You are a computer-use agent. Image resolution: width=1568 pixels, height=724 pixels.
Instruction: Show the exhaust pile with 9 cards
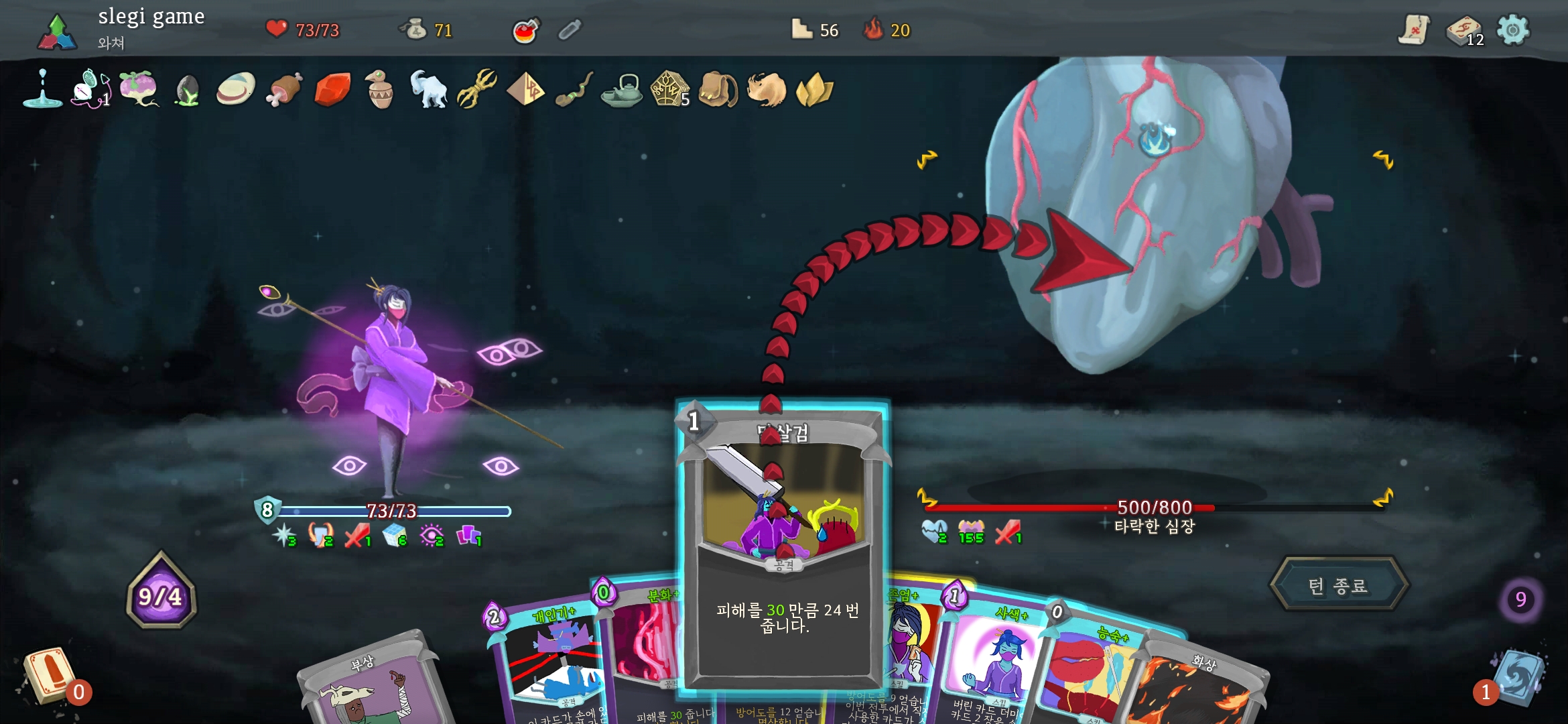coord(1520,599)
